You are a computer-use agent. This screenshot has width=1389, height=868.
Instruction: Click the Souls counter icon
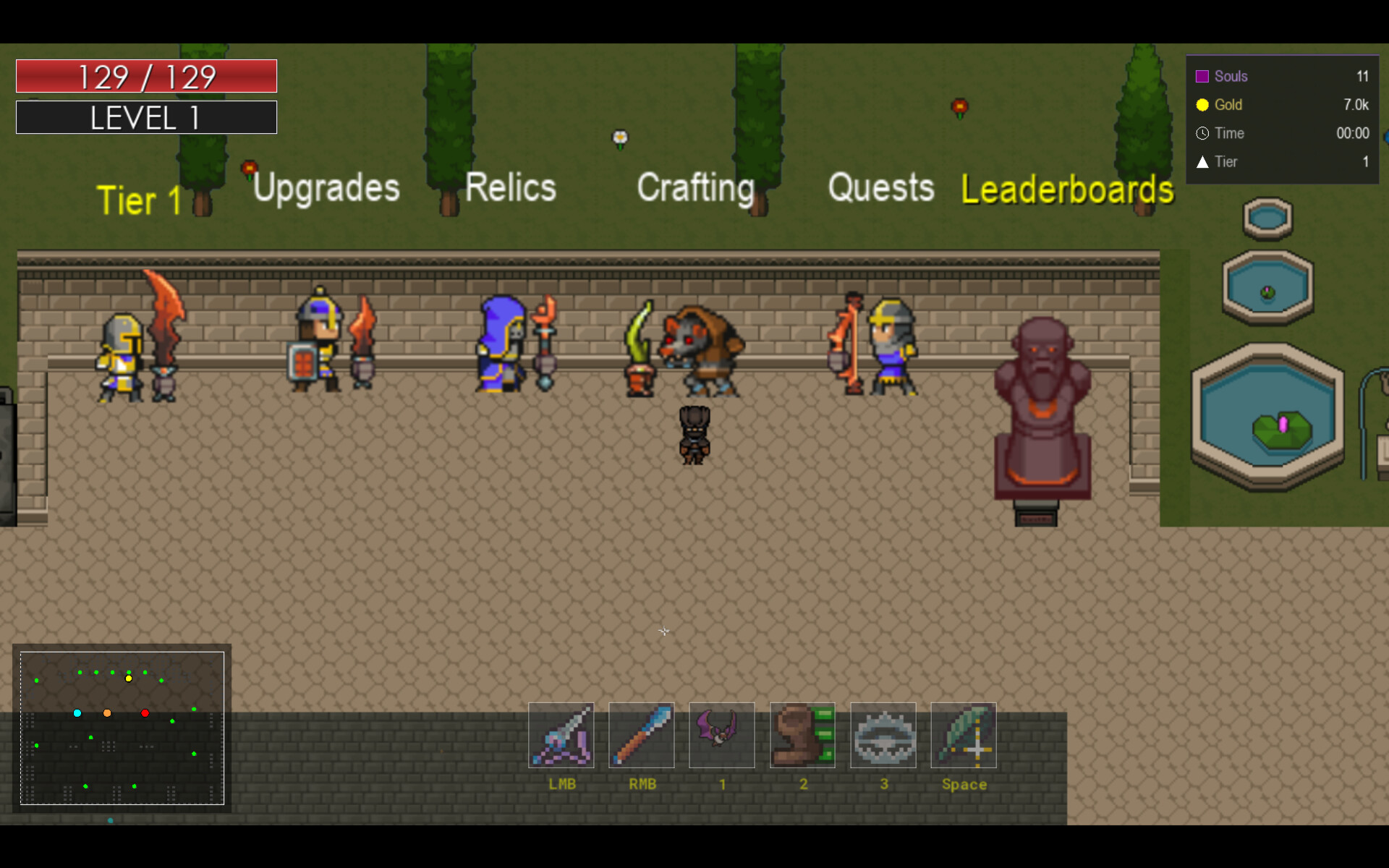click(1203, 76)
